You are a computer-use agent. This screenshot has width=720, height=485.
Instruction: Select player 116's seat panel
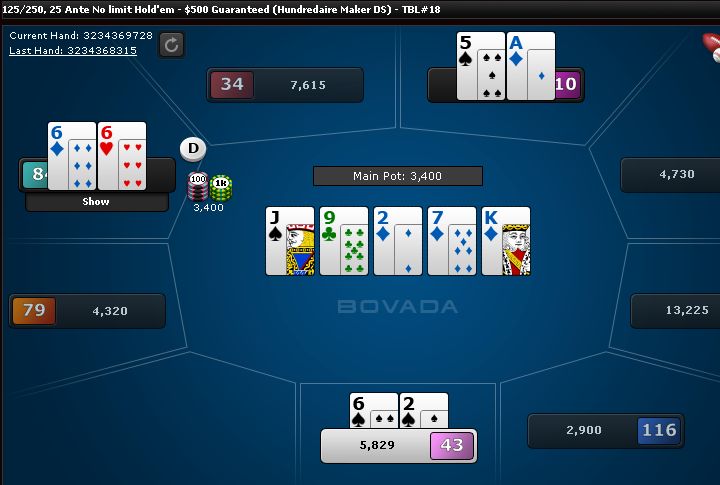pyautogui.click(x=606, y=431)
